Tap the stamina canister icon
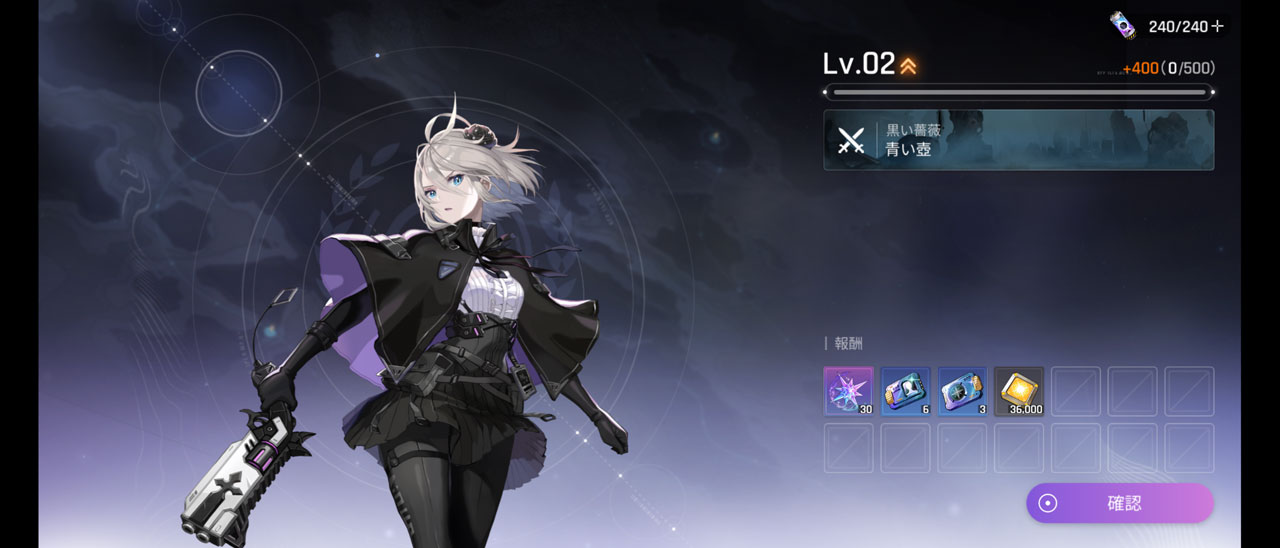1280x548 pixels. point(1123,25)
